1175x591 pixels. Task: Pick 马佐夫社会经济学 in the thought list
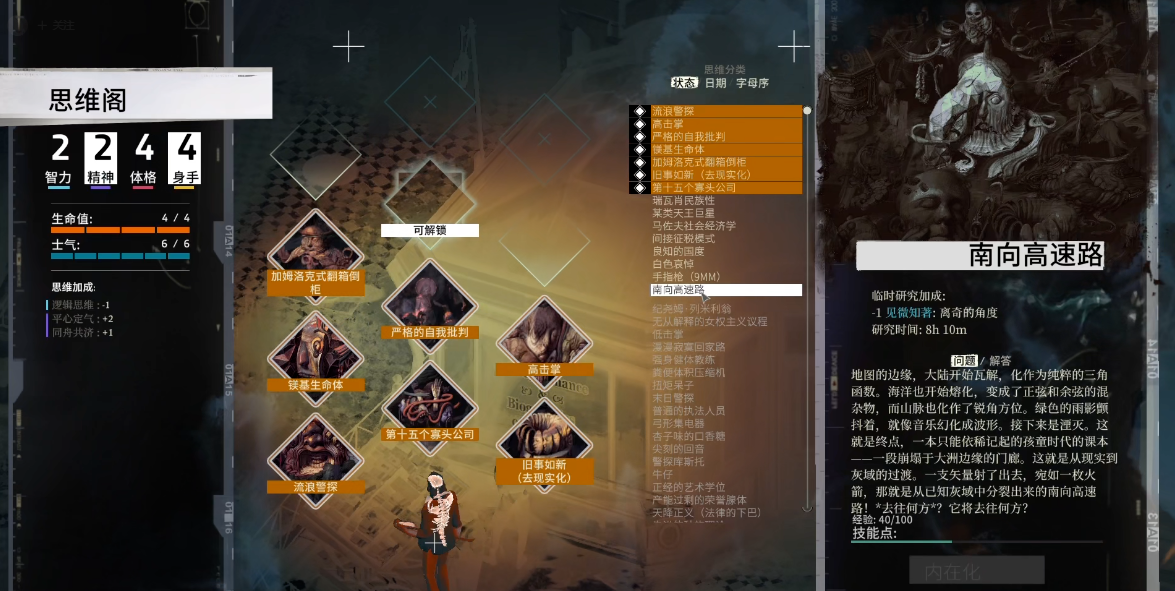[x=693, y=226]
